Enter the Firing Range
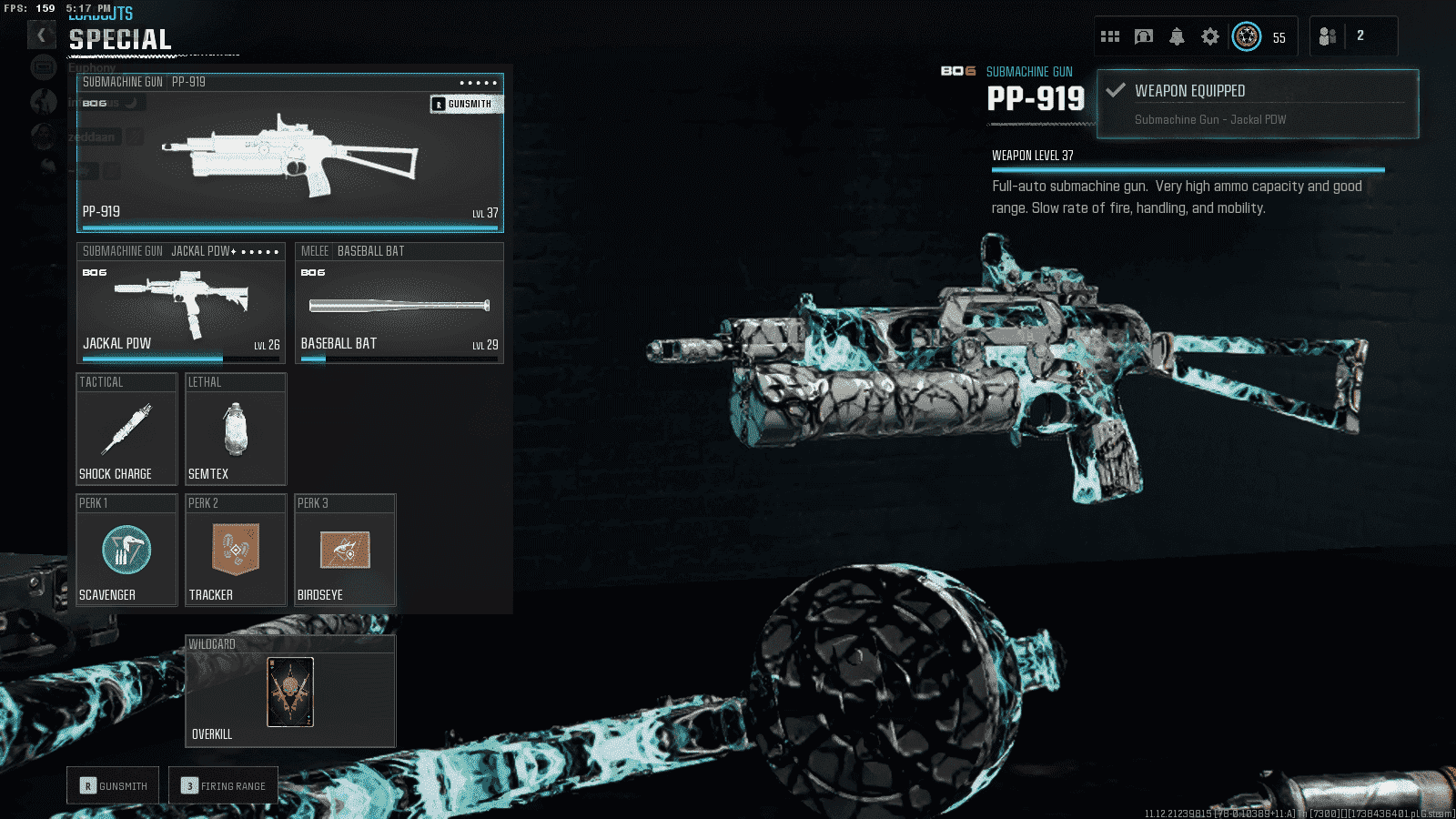This screenshot has width=1456, height=819. click(224, 785)
